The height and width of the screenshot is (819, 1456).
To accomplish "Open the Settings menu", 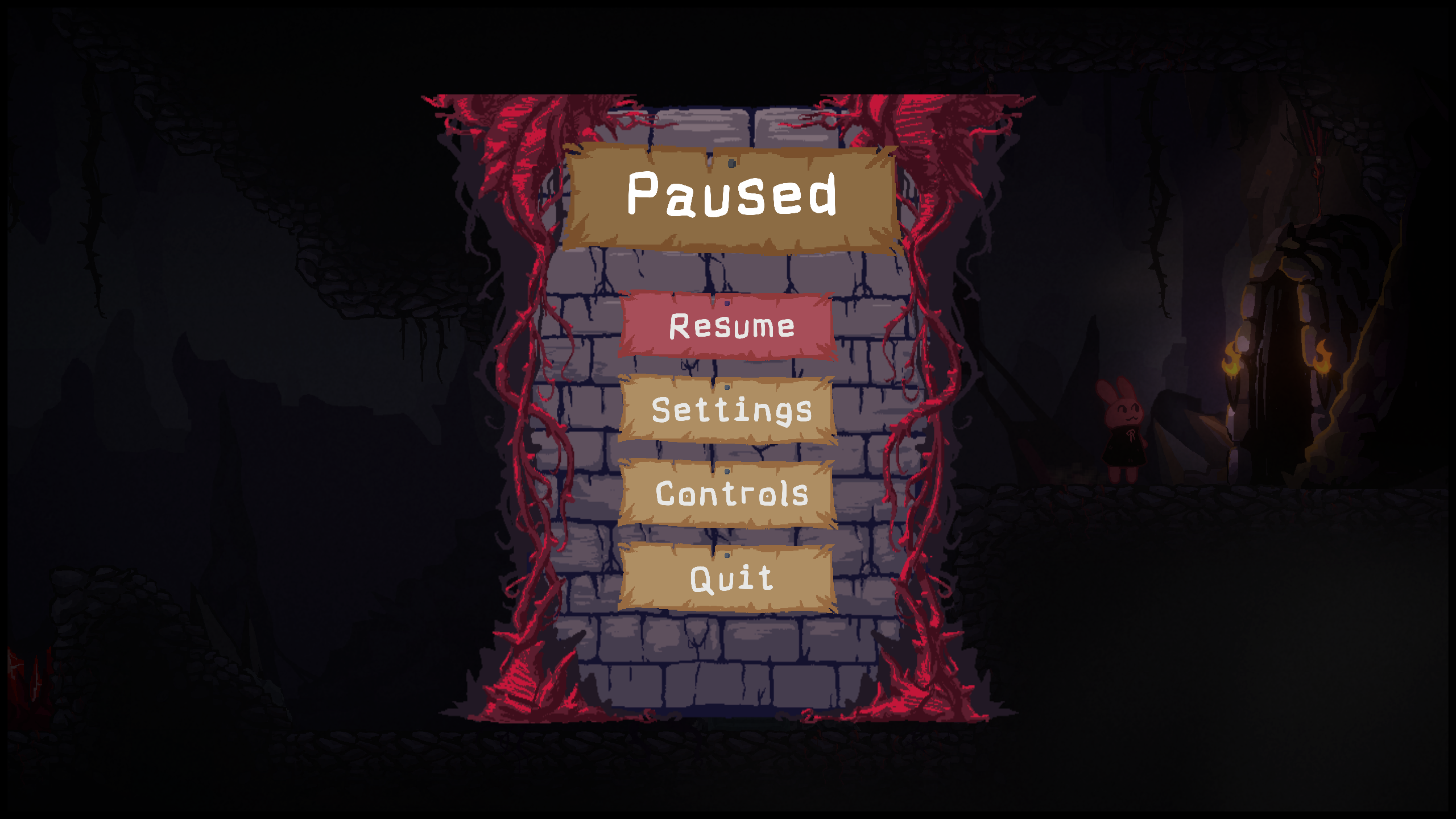I will tap(728, 409).
